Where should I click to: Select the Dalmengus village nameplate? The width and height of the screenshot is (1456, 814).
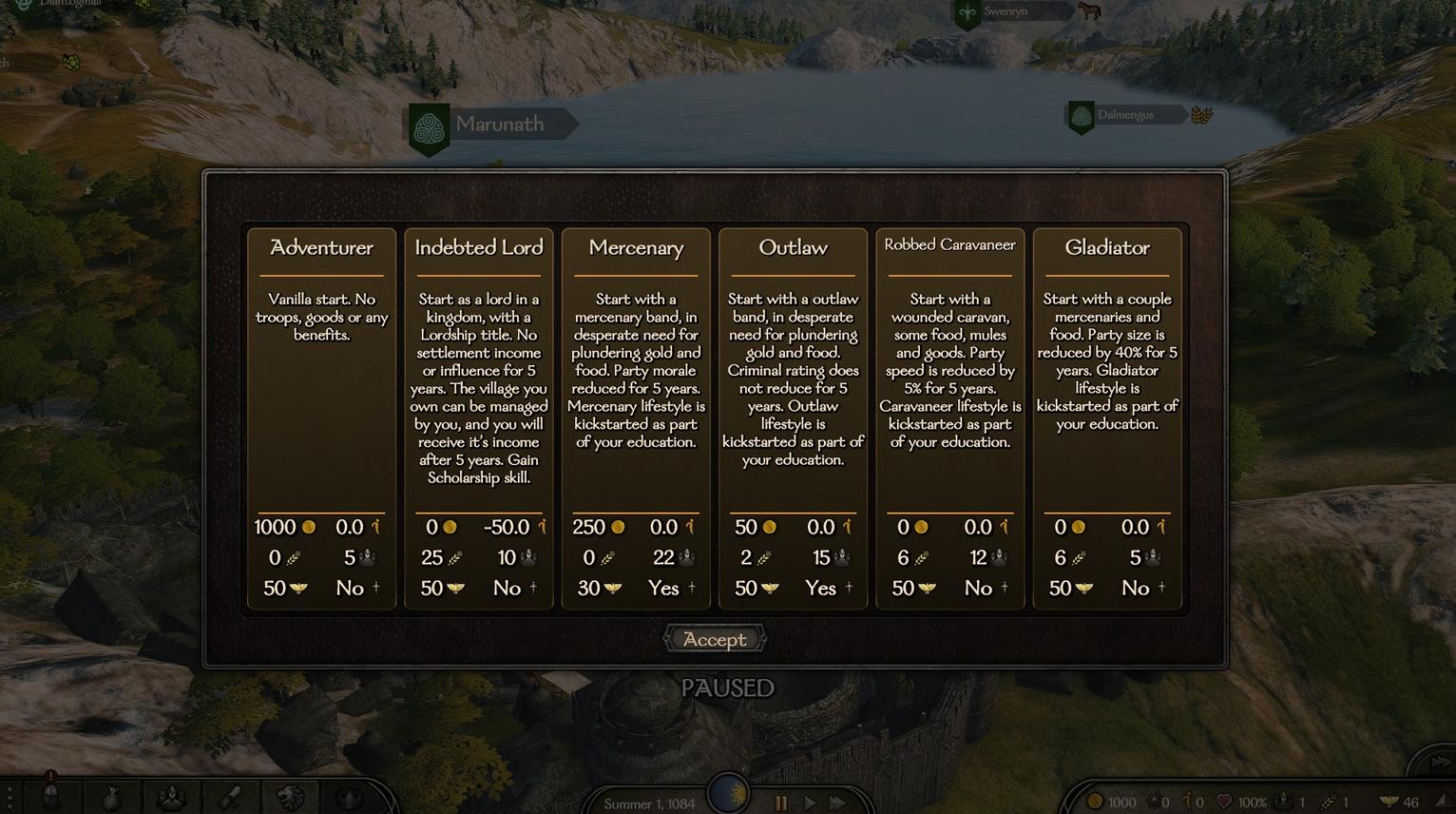(1125, 115)
